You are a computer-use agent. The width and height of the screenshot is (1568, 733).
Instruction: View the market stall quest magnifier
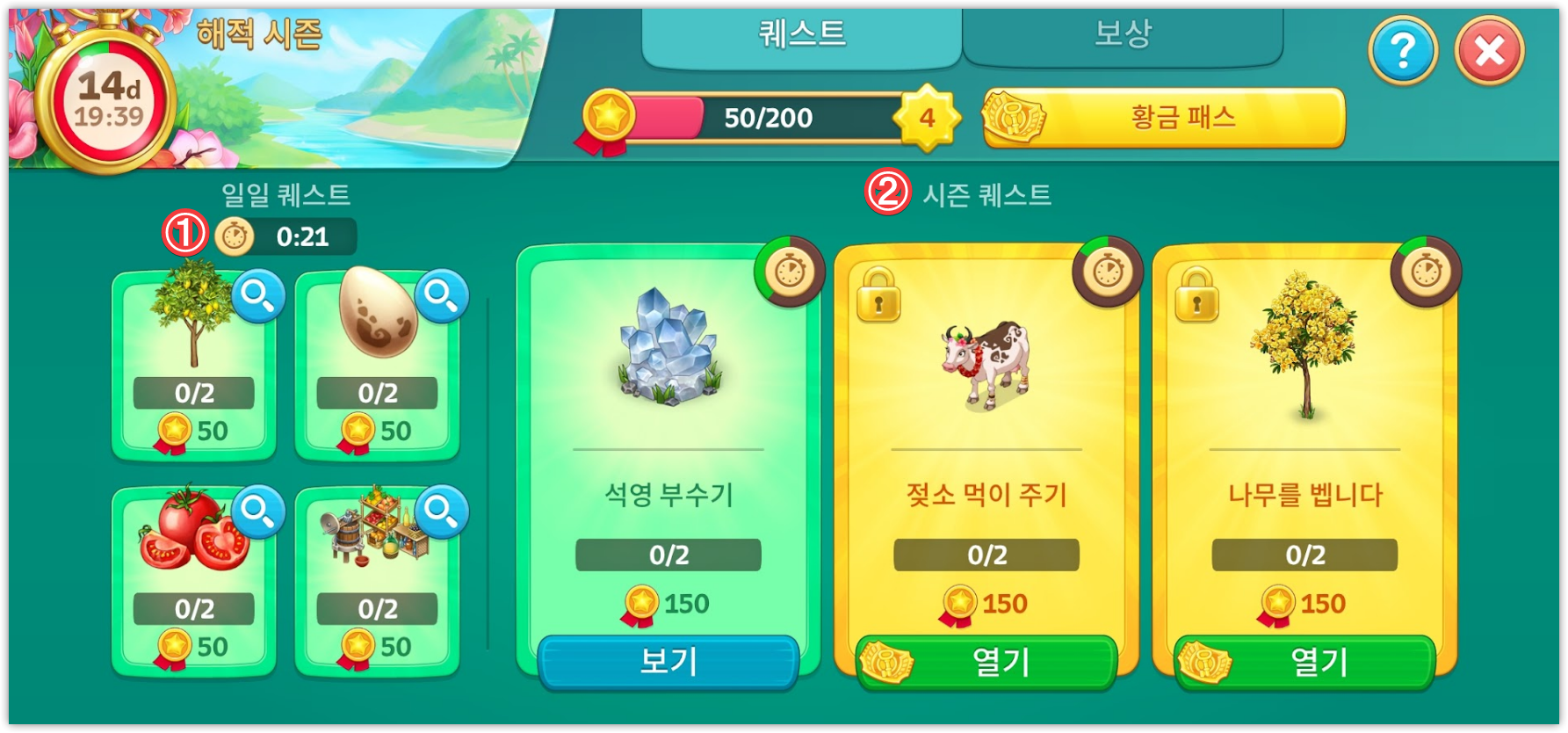coord(441,511)
